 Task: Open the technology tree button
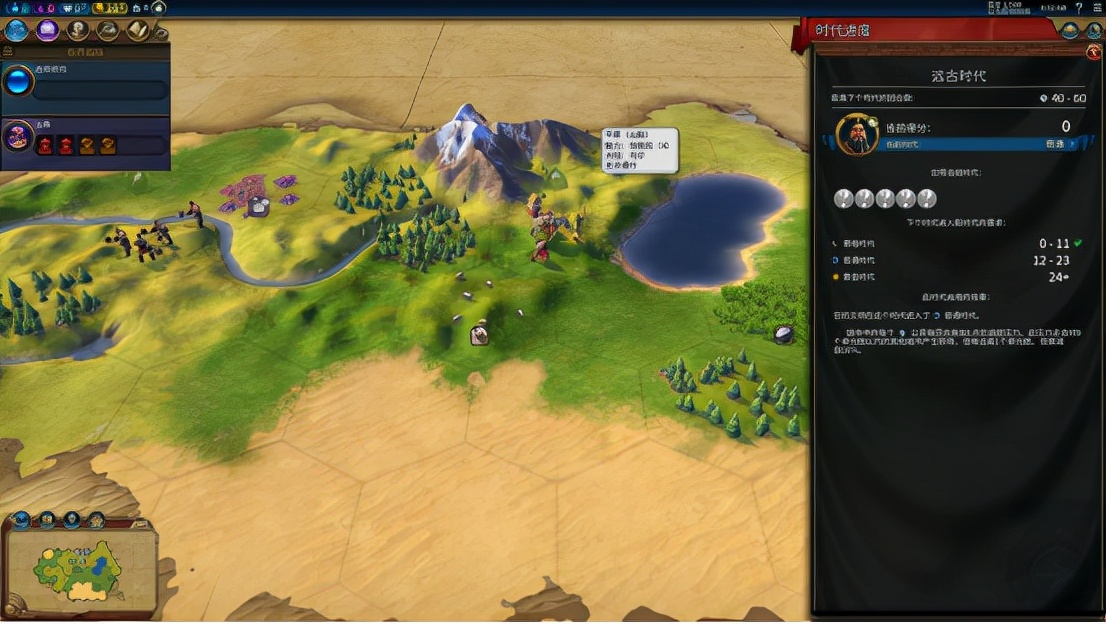coord(17,30)
